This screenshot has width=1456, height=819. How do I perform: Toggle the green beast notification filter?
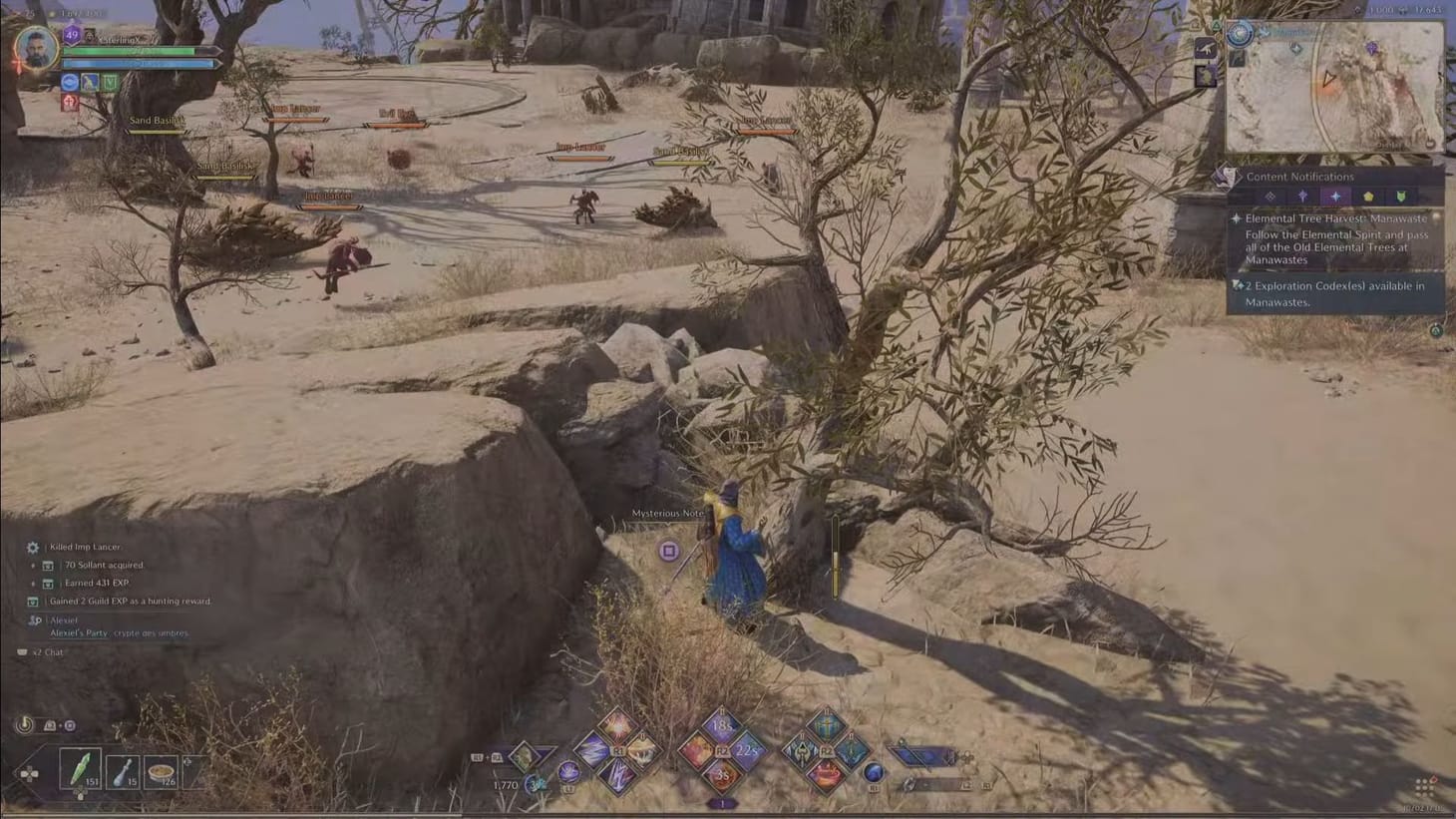click(x=1400, y=198)
